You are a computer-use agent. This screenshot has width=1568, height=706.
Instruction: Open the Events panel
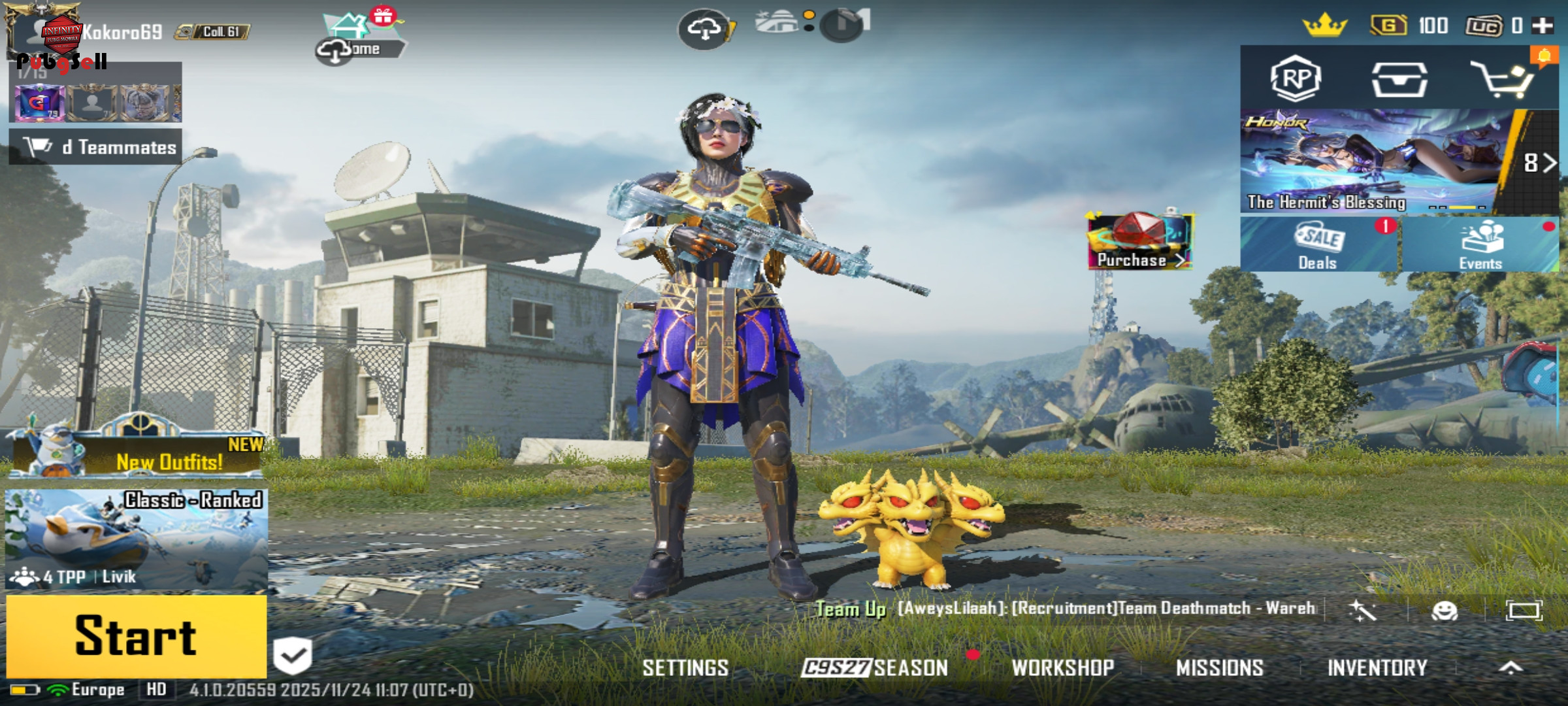[1480, 244]
